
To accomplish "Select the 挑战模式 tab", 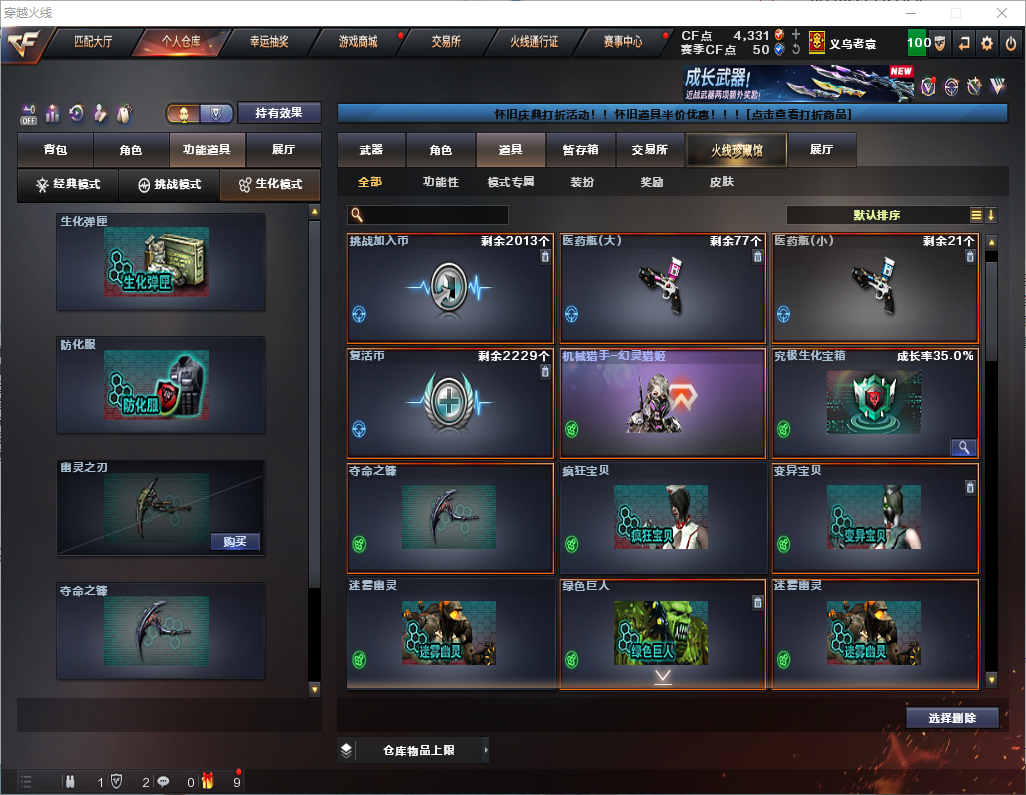I will pos(170,185).
